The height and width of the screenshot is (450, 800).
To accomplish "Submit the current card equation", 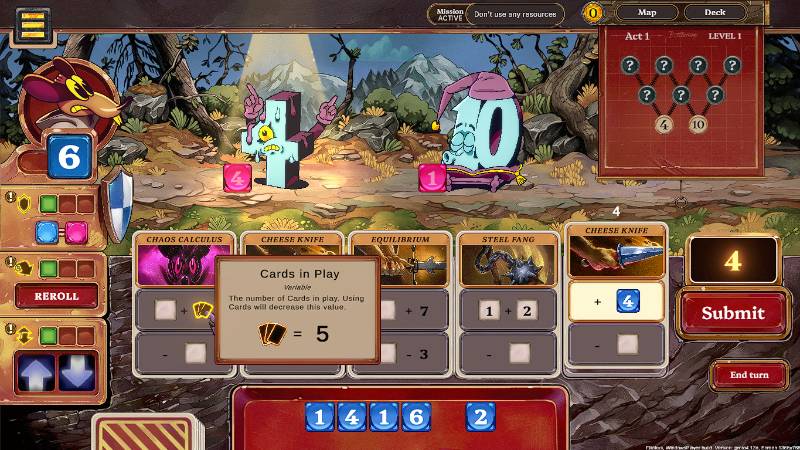I will pyautogui.click(x=732, y=313).
